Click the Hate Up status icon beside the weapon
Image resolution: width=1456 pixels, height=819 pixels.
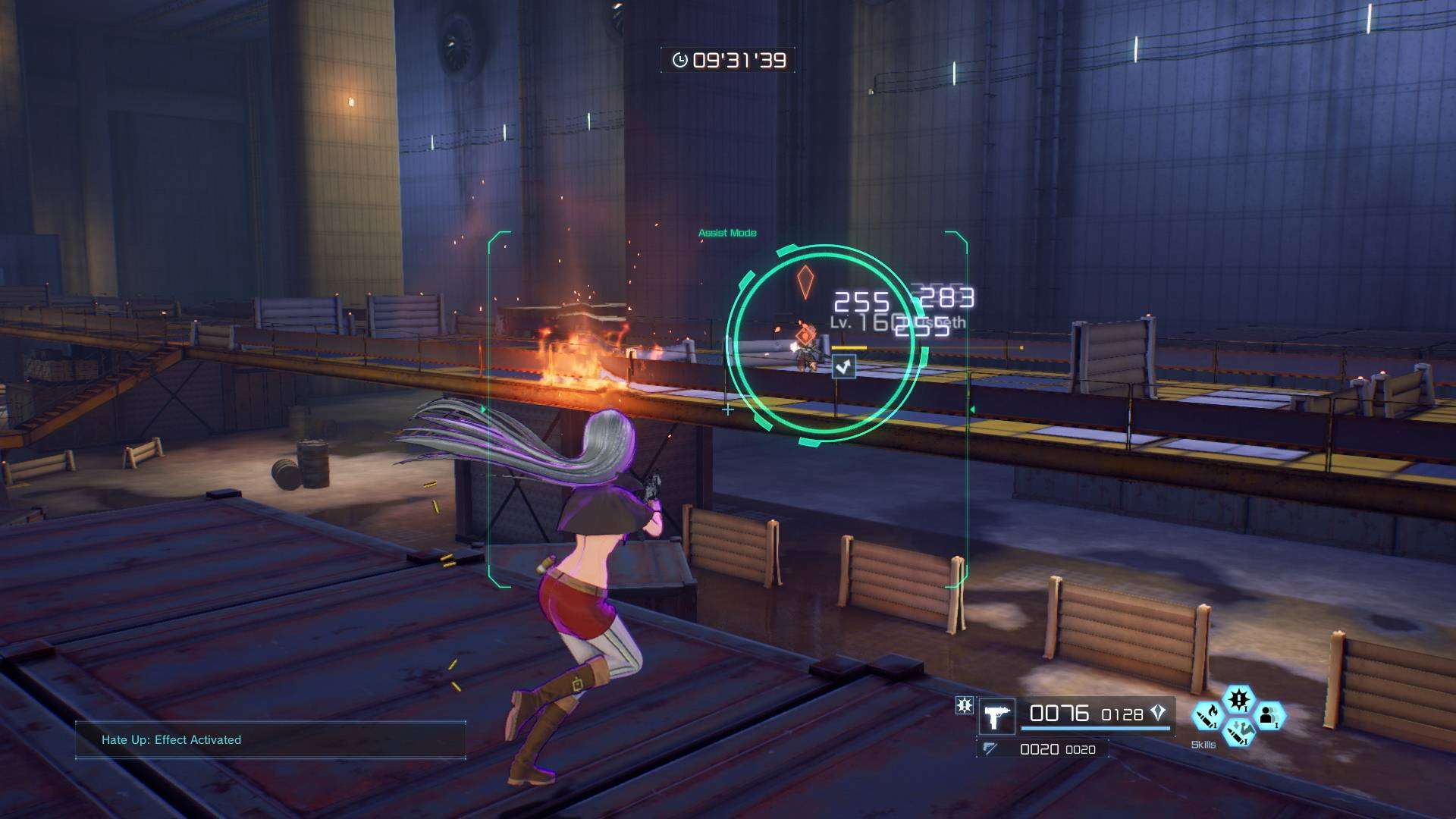tap(964, 706)
